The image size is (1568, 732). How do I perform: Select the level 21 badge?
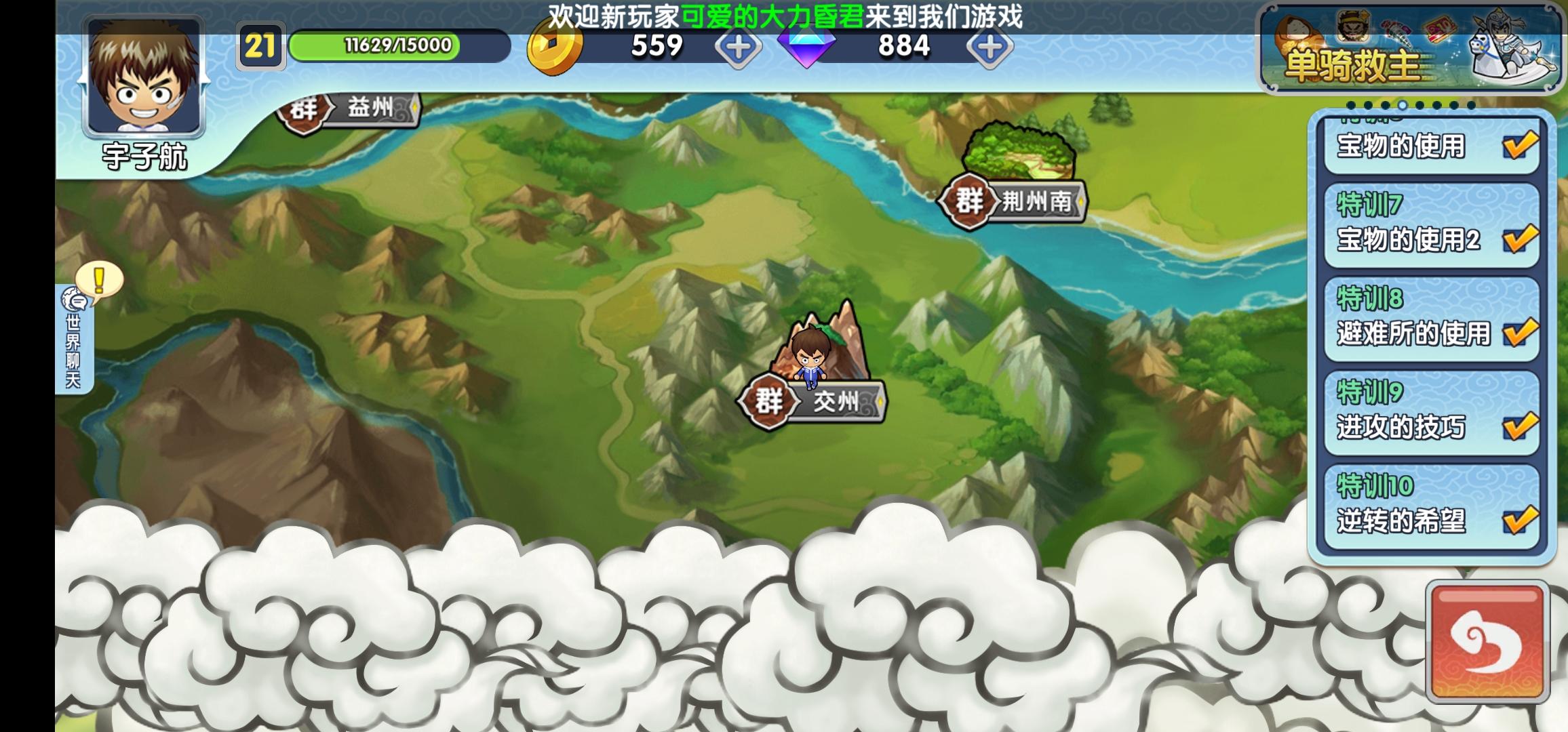(261, 44)
